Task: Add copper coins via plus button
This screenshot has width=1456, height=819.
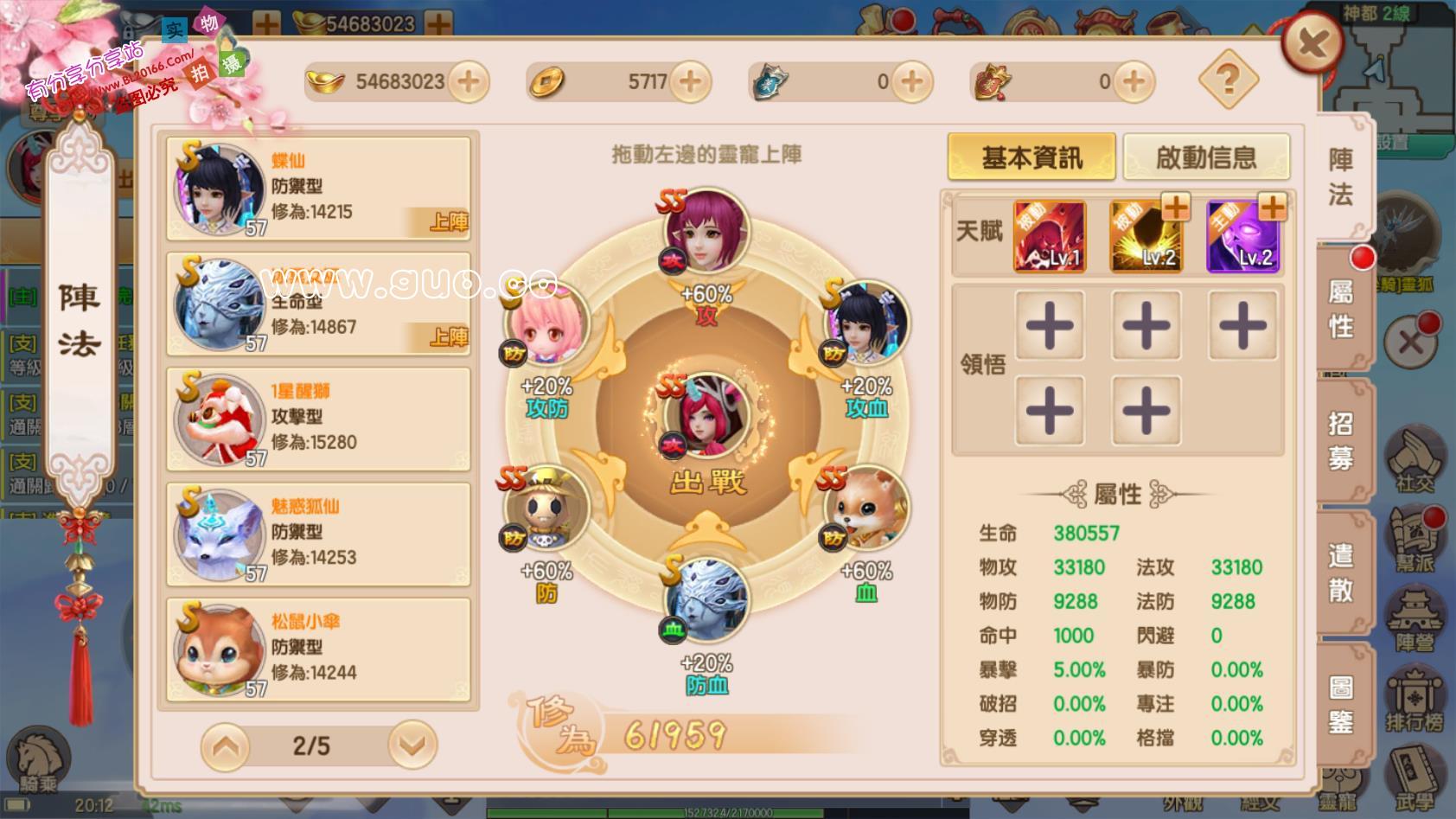Action: (690, 82)
